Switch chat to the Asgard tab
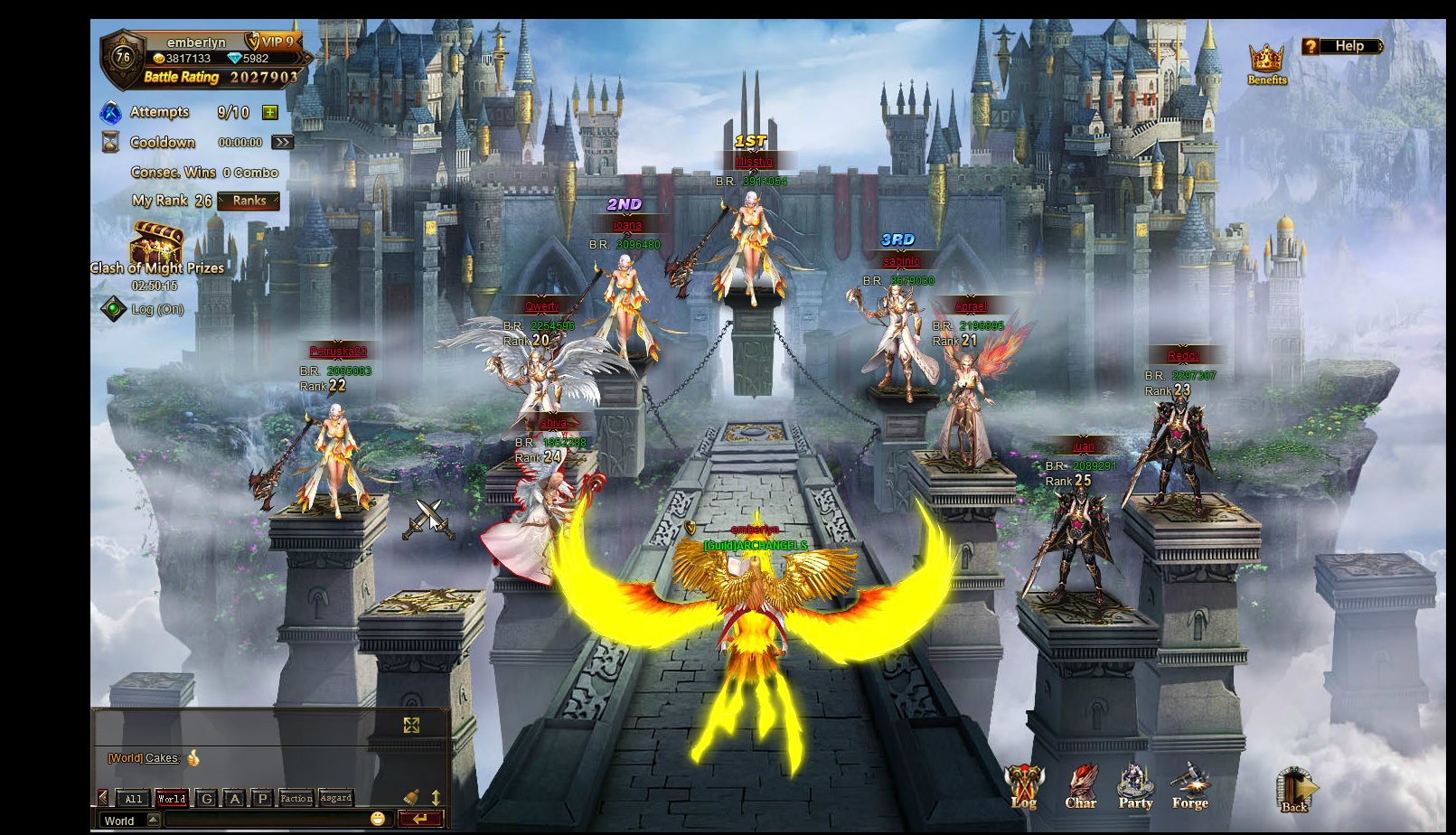The width and height of the screenshot is (1456, 835). point(335,798)
